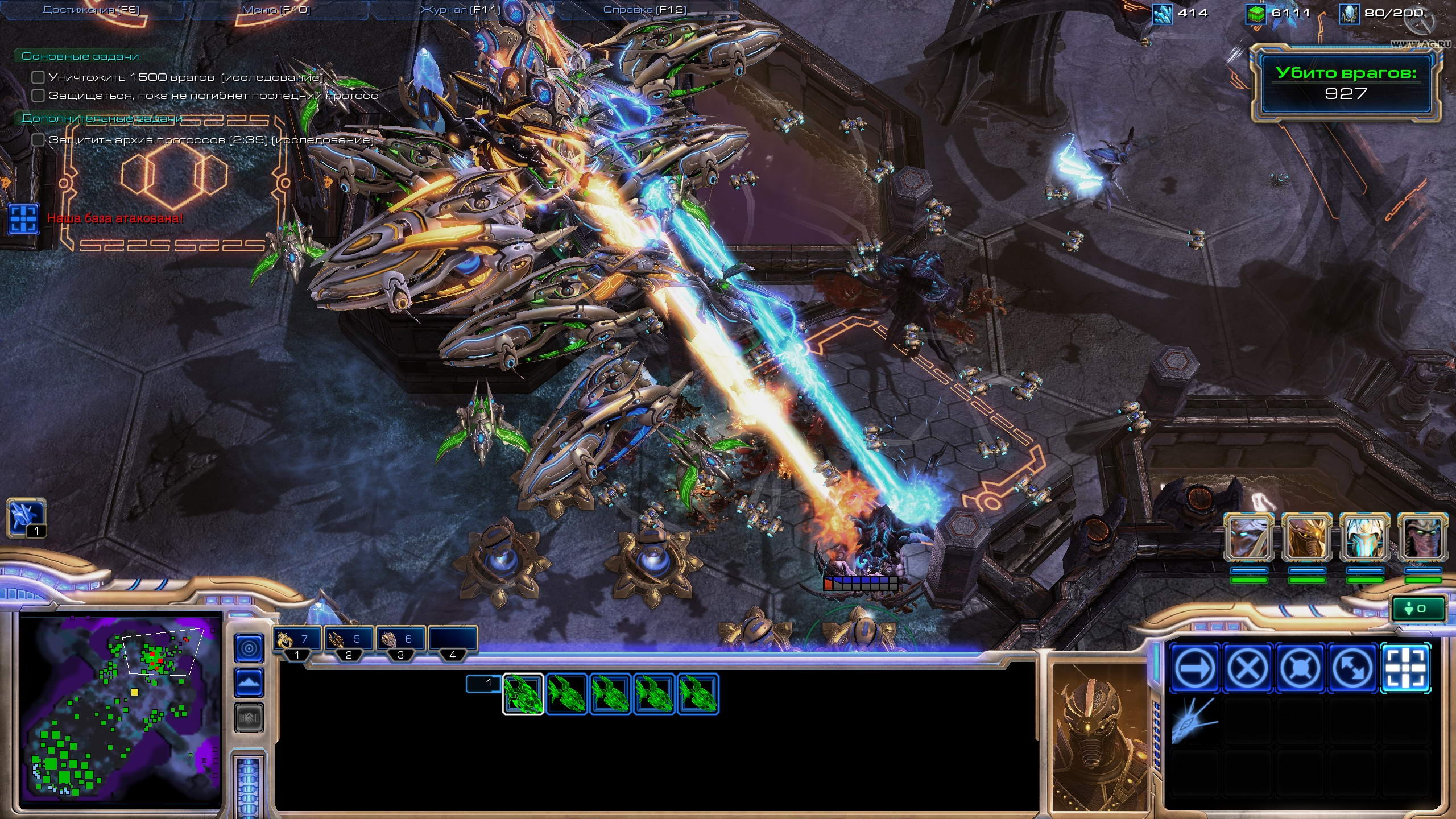Click the highlighted first Void Ray wireframe
The image size is (1456, 819).
523,694
